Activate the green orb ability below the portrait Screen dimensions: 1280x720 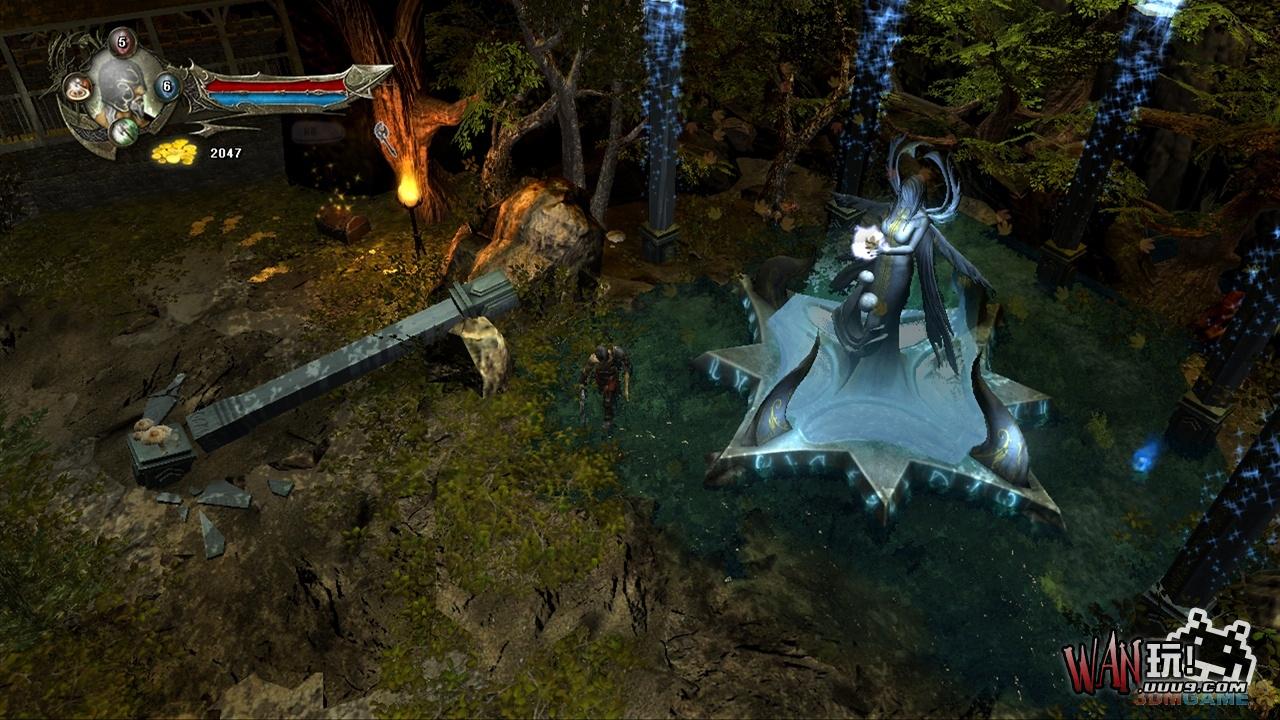coord(123,131)
